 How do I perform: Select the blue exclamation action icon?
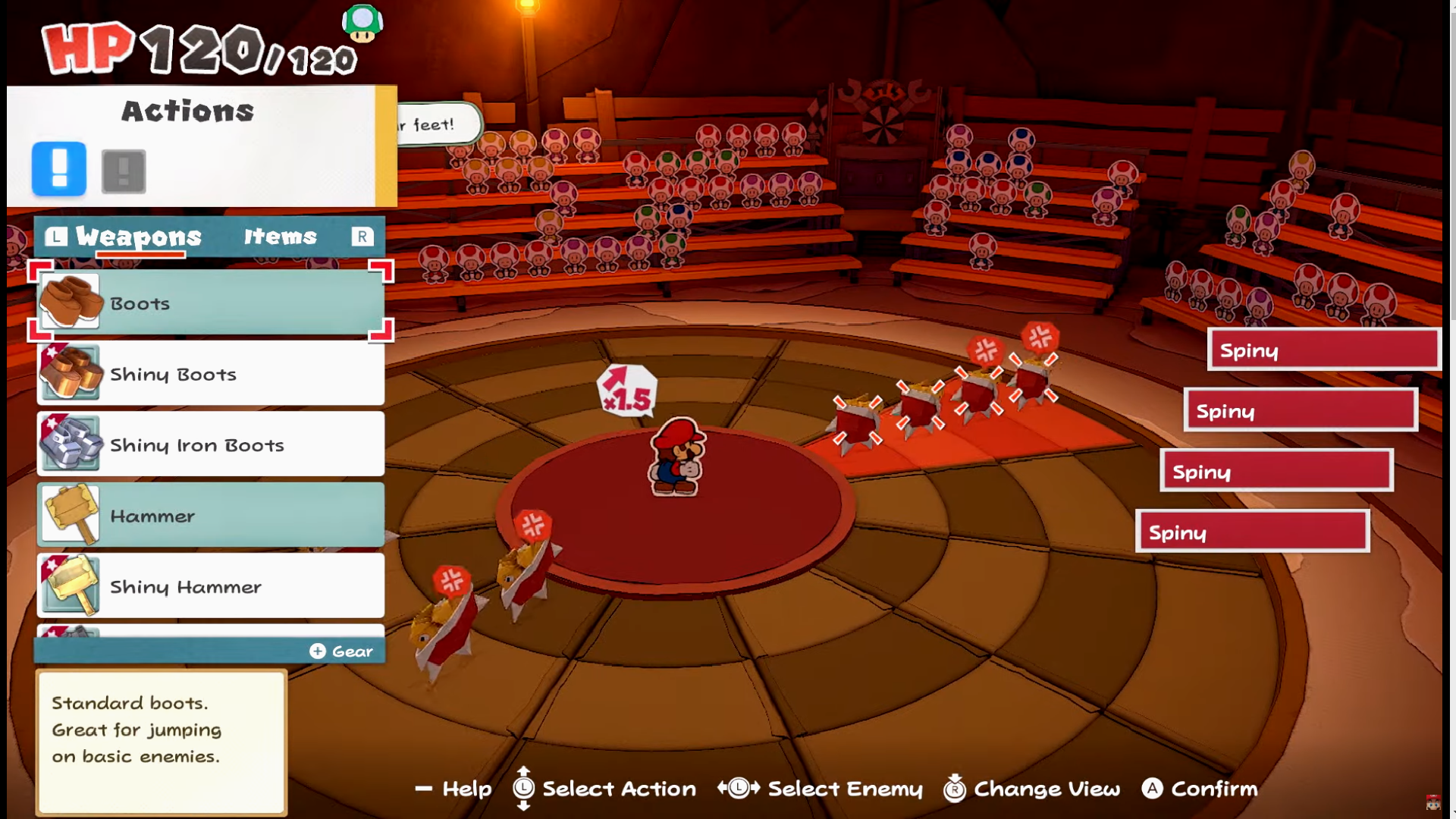[59, 169]
